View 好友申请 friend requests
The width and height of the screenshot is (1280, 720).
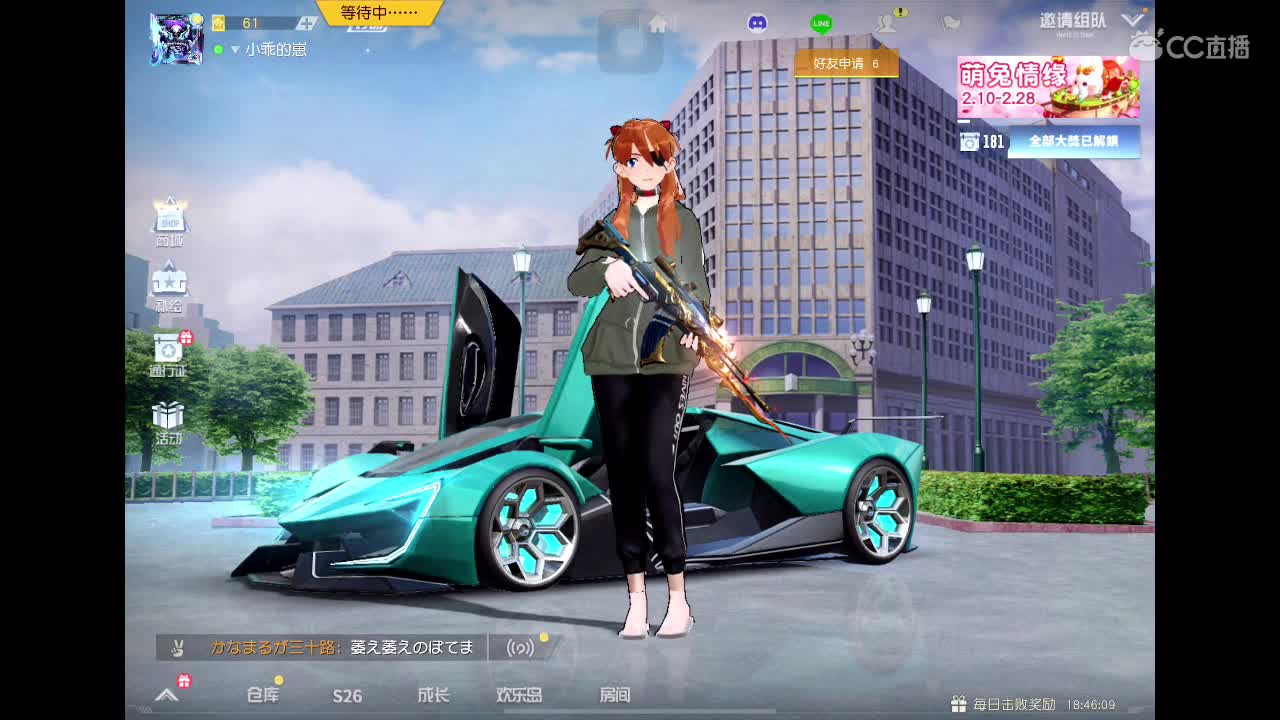coord(845,62)
